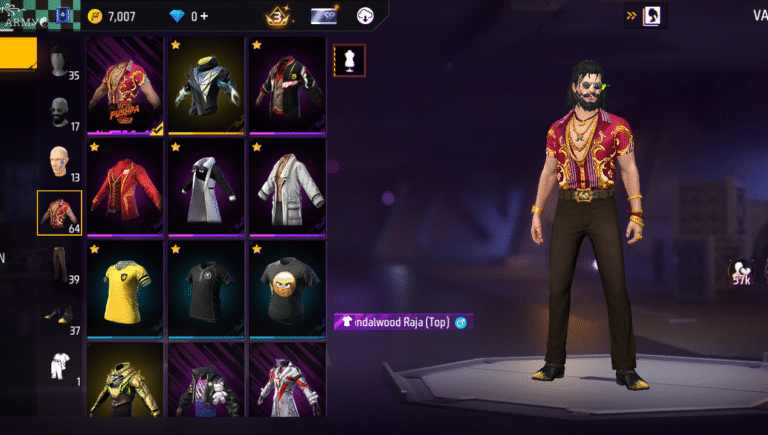Choose the black and gold hooded jacket
The width and height of the screenshot is (768, 435).
click(x=207, y=85)
